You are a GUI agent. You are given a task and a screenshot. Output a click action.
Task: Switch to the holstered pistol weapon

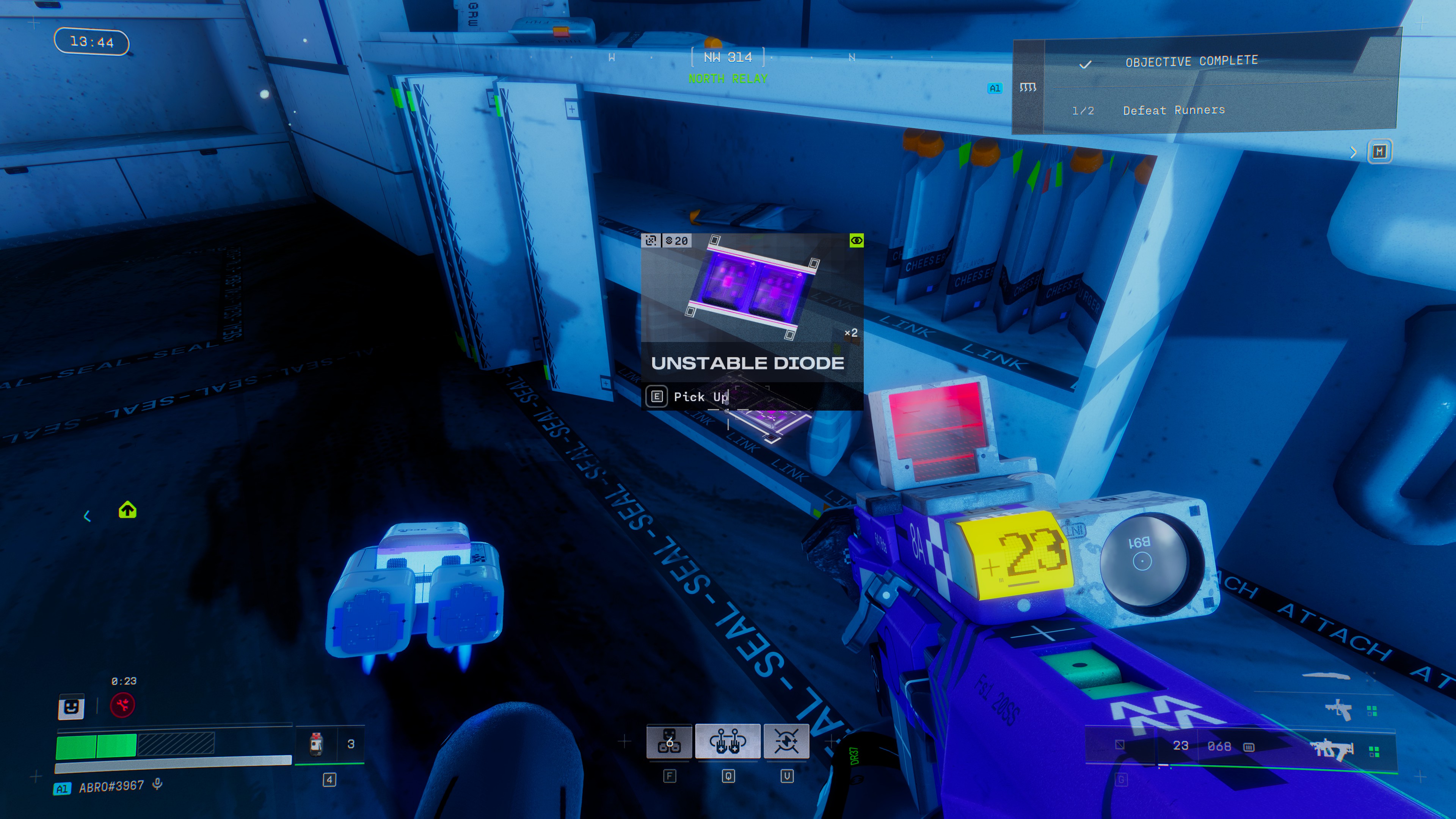[x=1338, y=709]
